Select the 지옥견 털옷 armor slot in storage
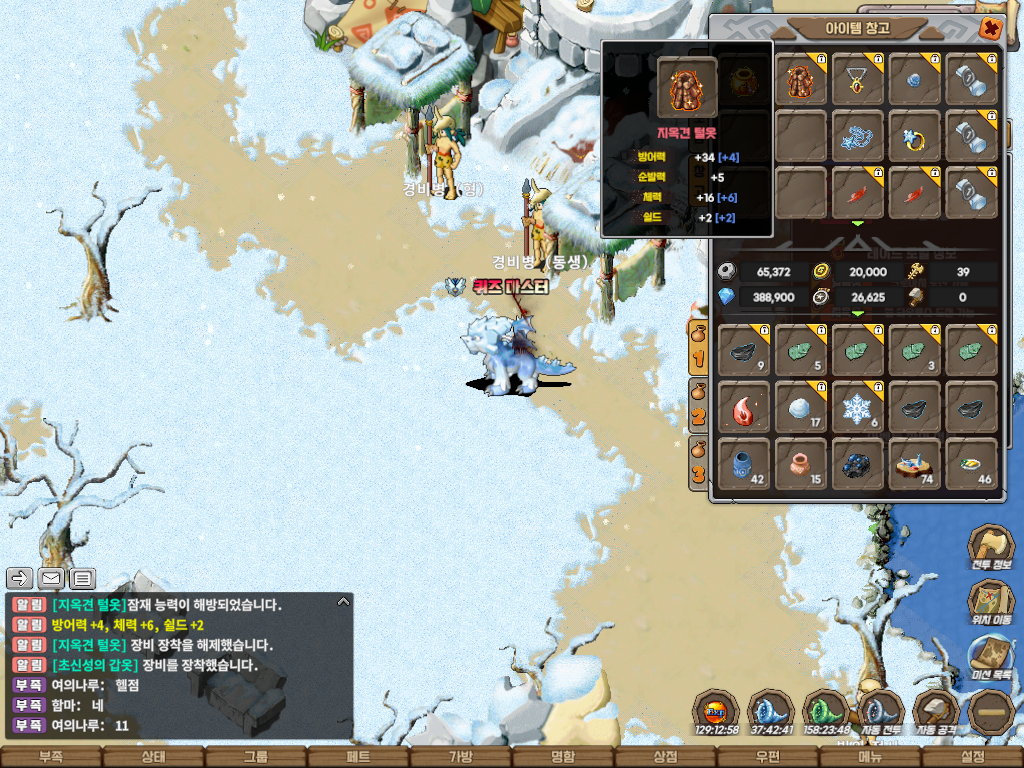 [x=801, y=79]
